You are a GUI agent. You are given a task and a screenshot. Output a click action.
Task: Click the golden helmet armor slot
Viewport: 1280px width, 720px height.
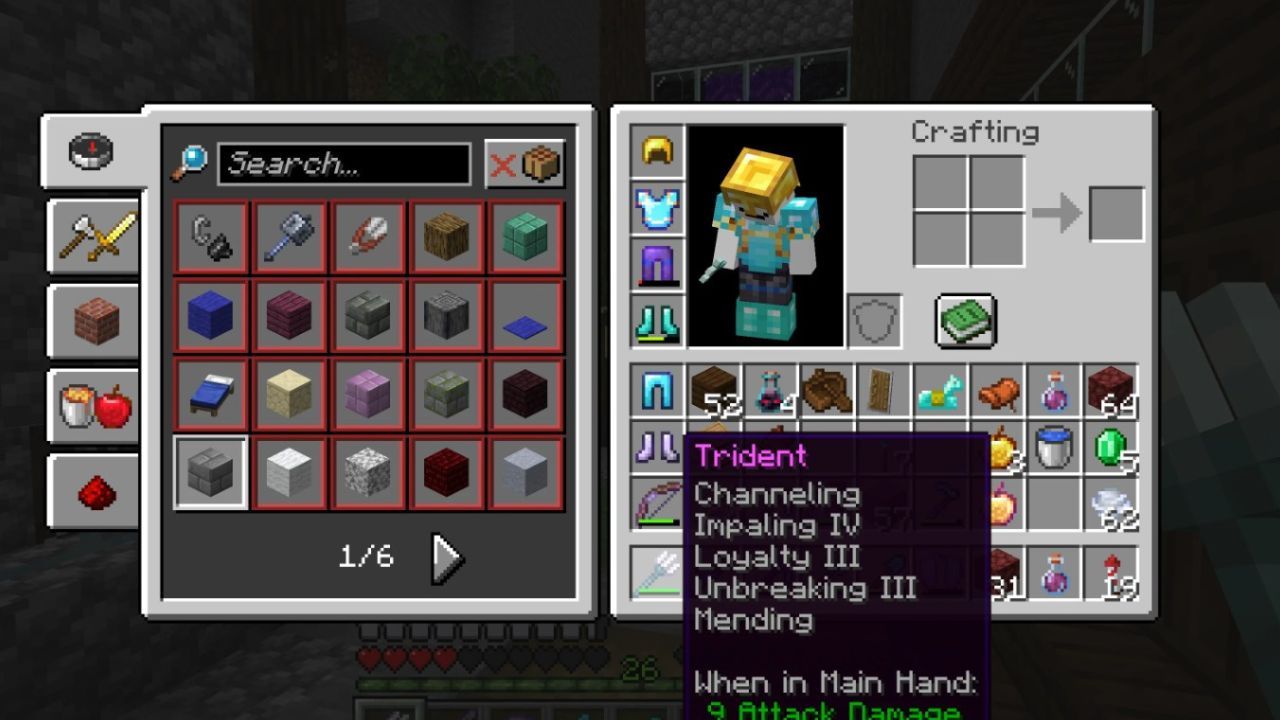[657, 152]
